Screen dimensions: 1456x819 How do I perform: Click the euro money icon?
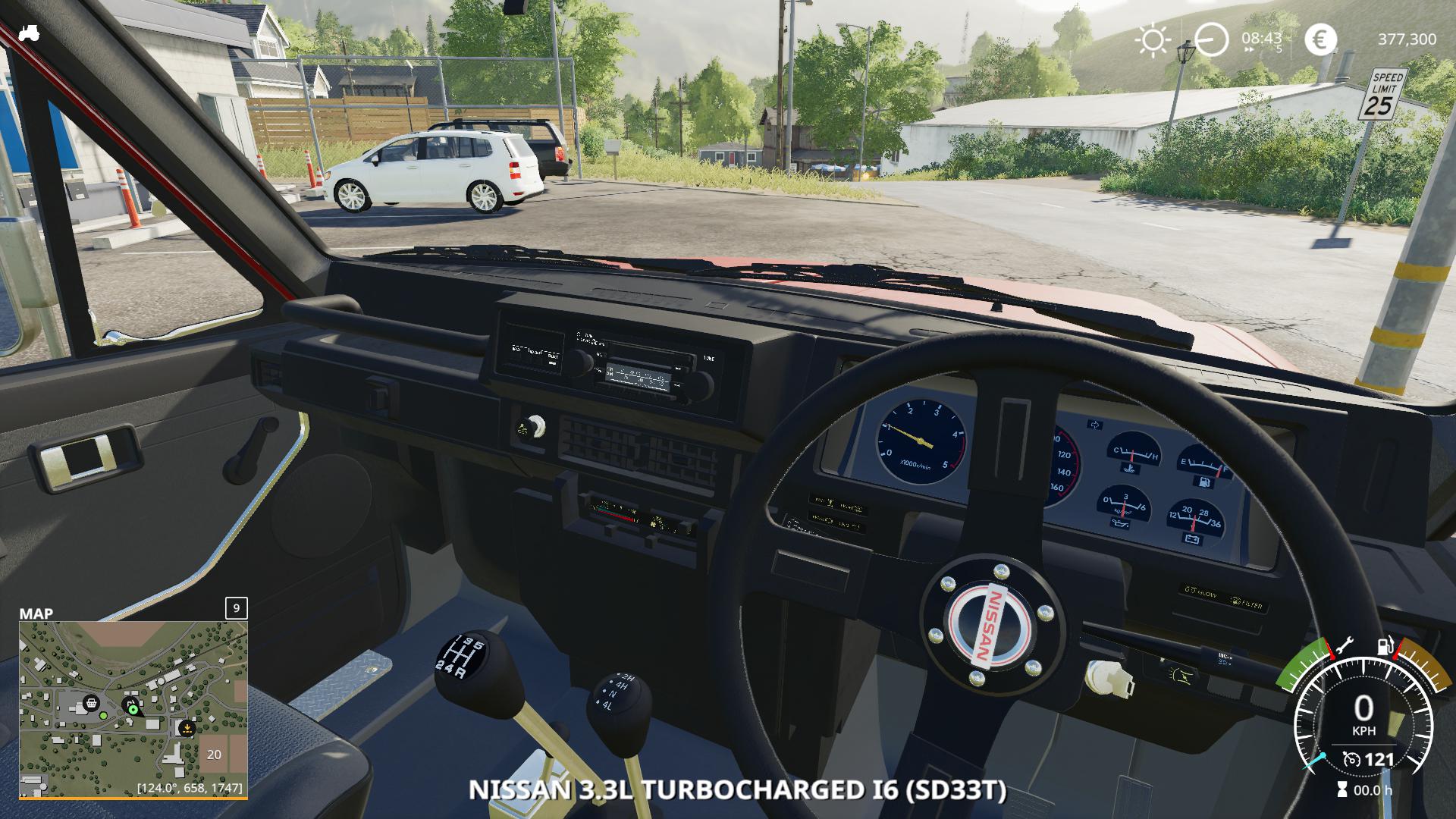point(1320,39)
